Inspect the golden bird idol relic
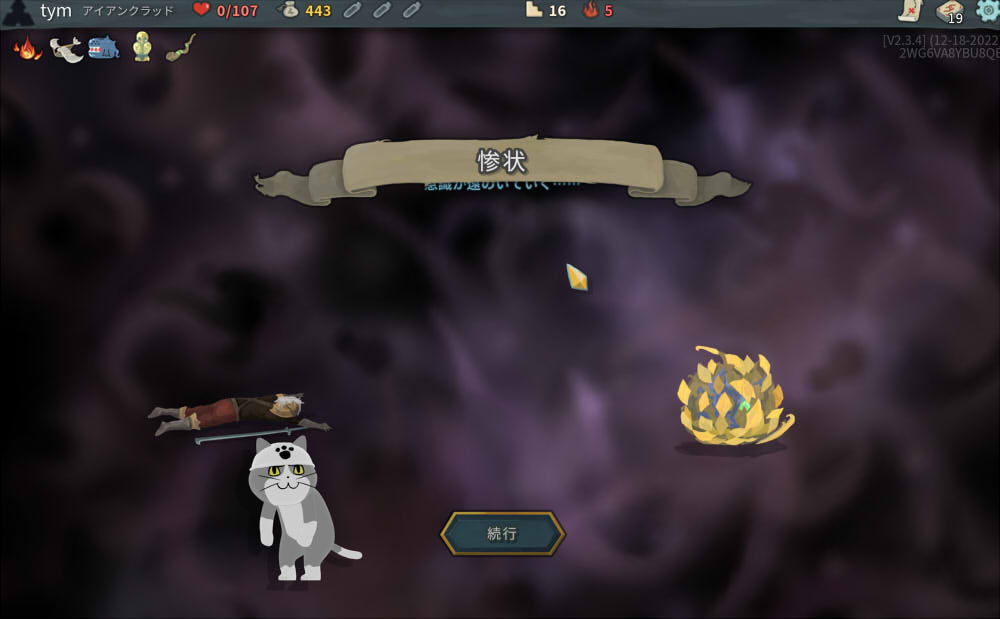The width and height of the screenshot is (1000, 619). point(142,48)
